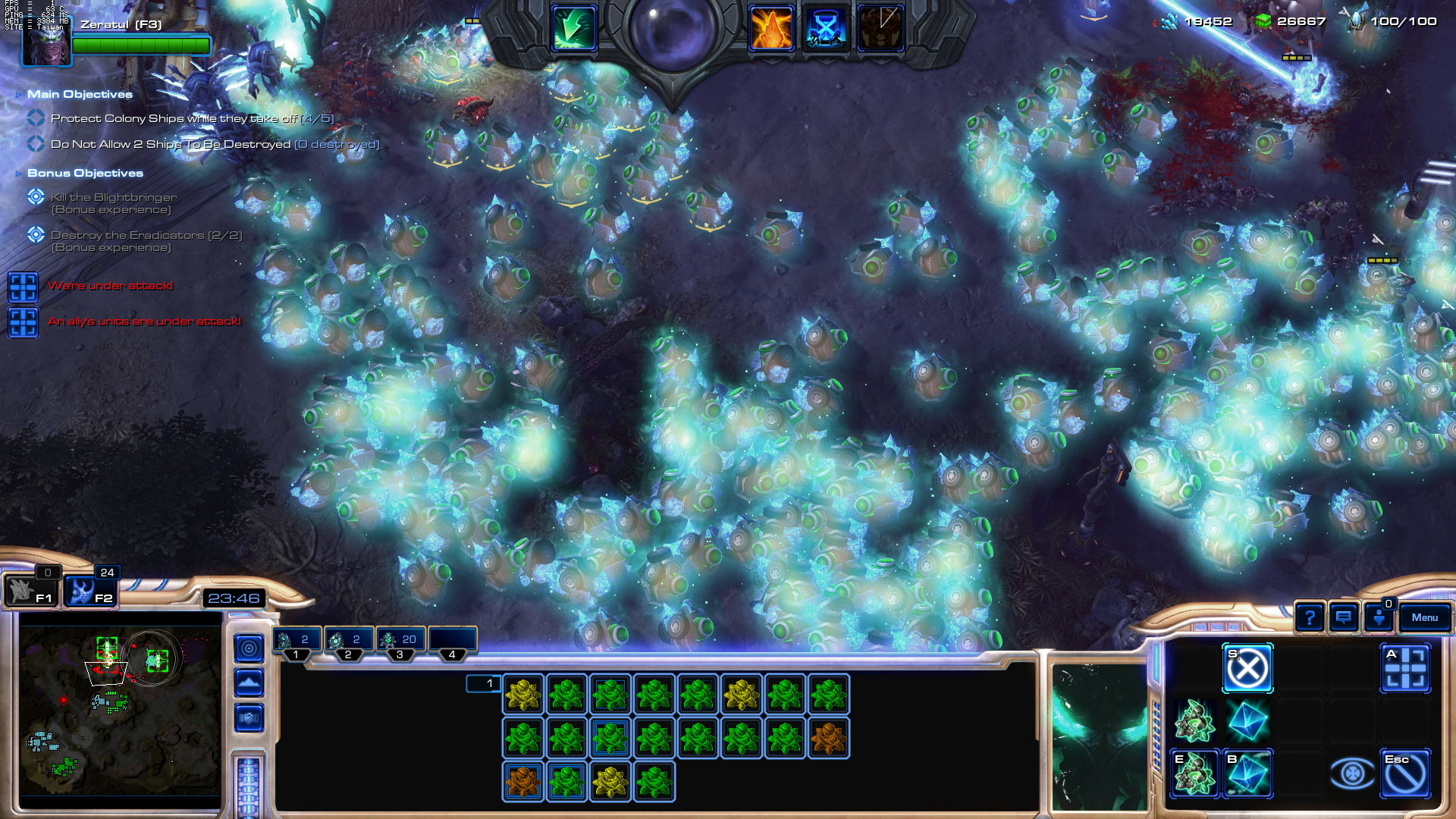Select control group 3 tab

pyautogui.click(x=400, y=639)
